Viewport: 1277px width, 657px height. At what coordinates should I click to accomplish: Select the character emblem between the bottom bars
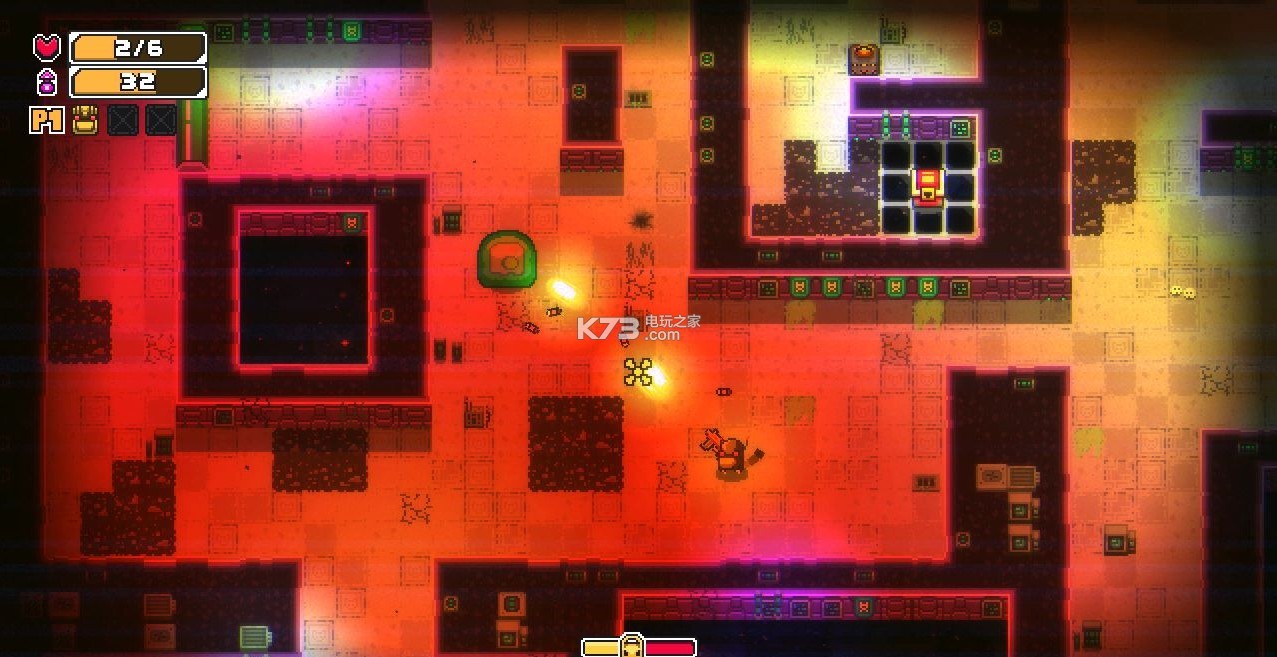632,646
